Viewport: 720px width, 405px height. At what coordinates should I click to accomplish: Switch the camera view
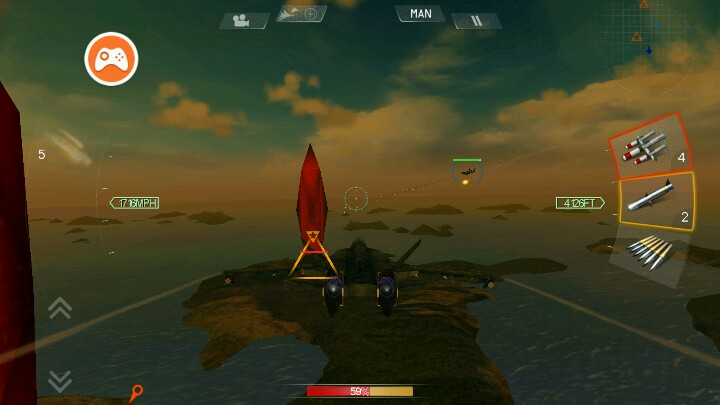(244, 20)
